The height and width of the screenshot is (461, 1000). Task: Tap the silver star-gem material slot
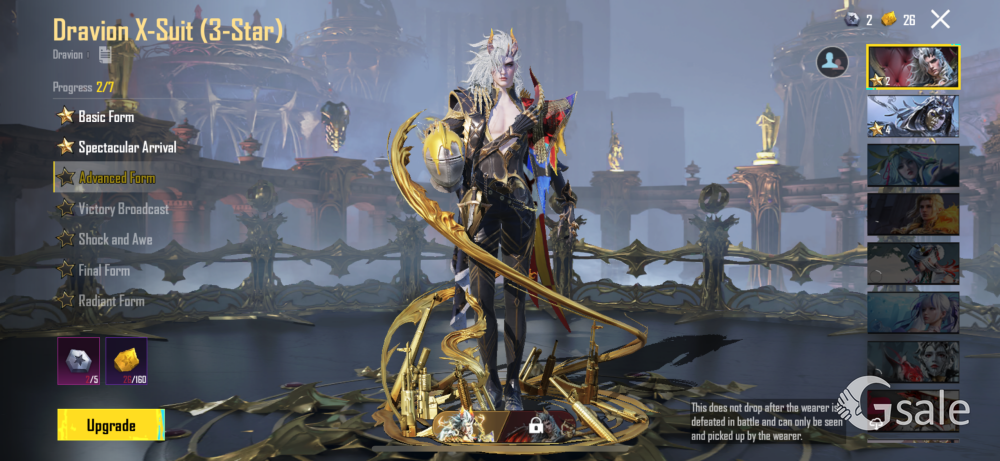[78, 361]
